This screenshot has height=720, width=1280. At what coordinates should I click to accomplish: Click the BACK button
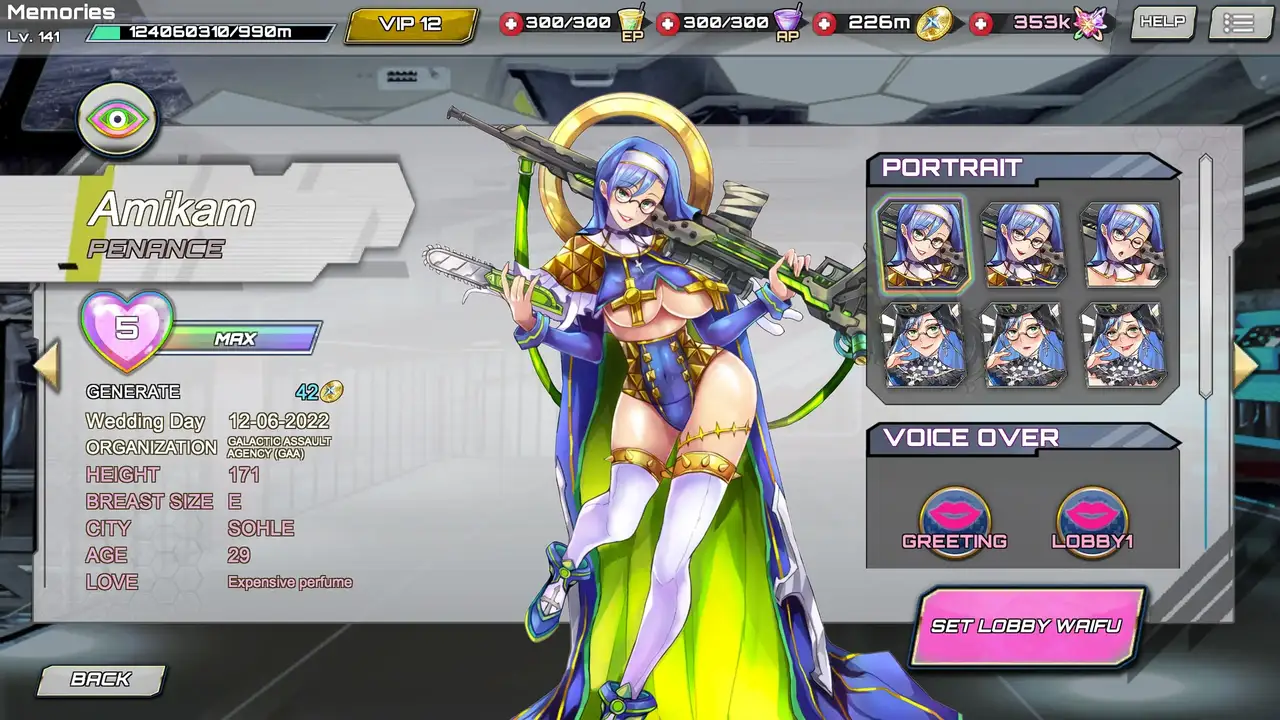click(100, 680)
